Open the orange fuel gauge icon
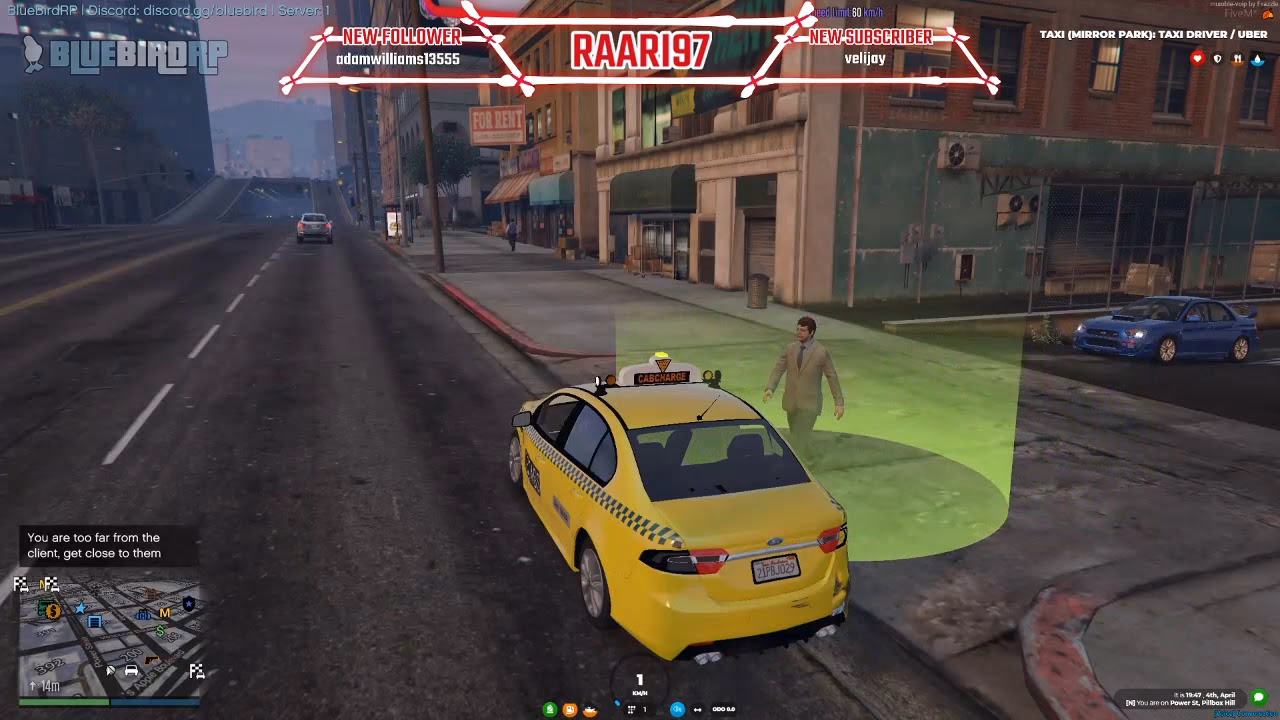Screen dimensions: 1280x720 (570, 709)
